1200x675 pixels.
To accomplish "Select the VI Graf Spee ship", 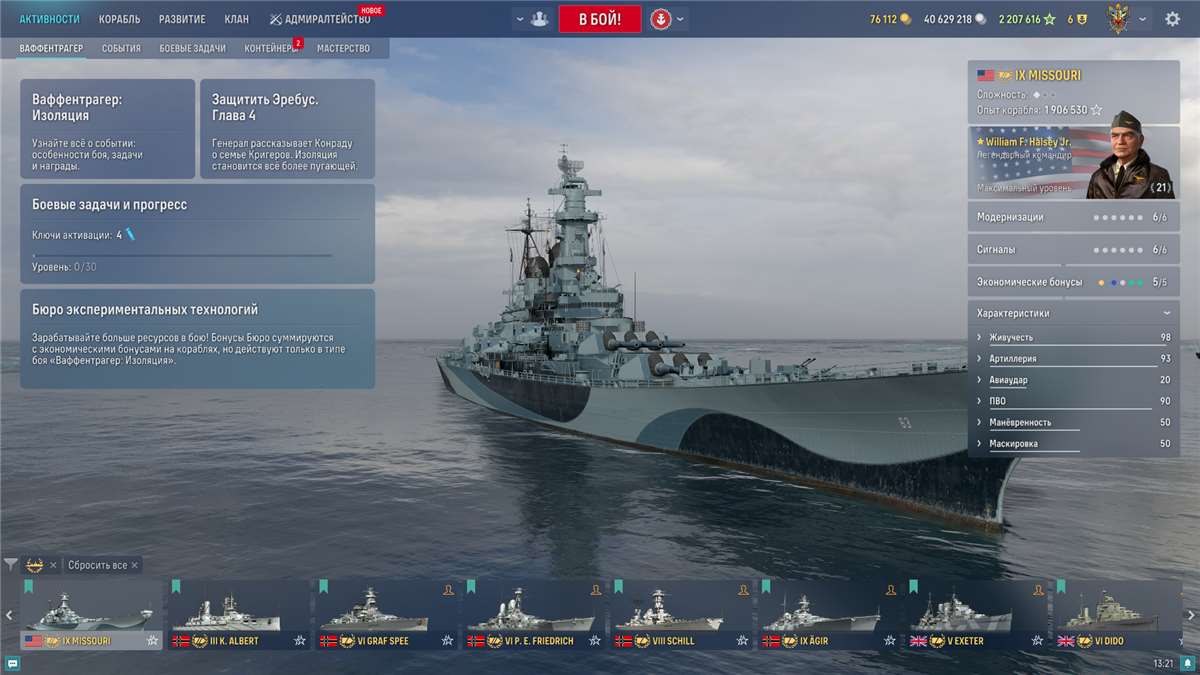I will (x=385, y=615).
